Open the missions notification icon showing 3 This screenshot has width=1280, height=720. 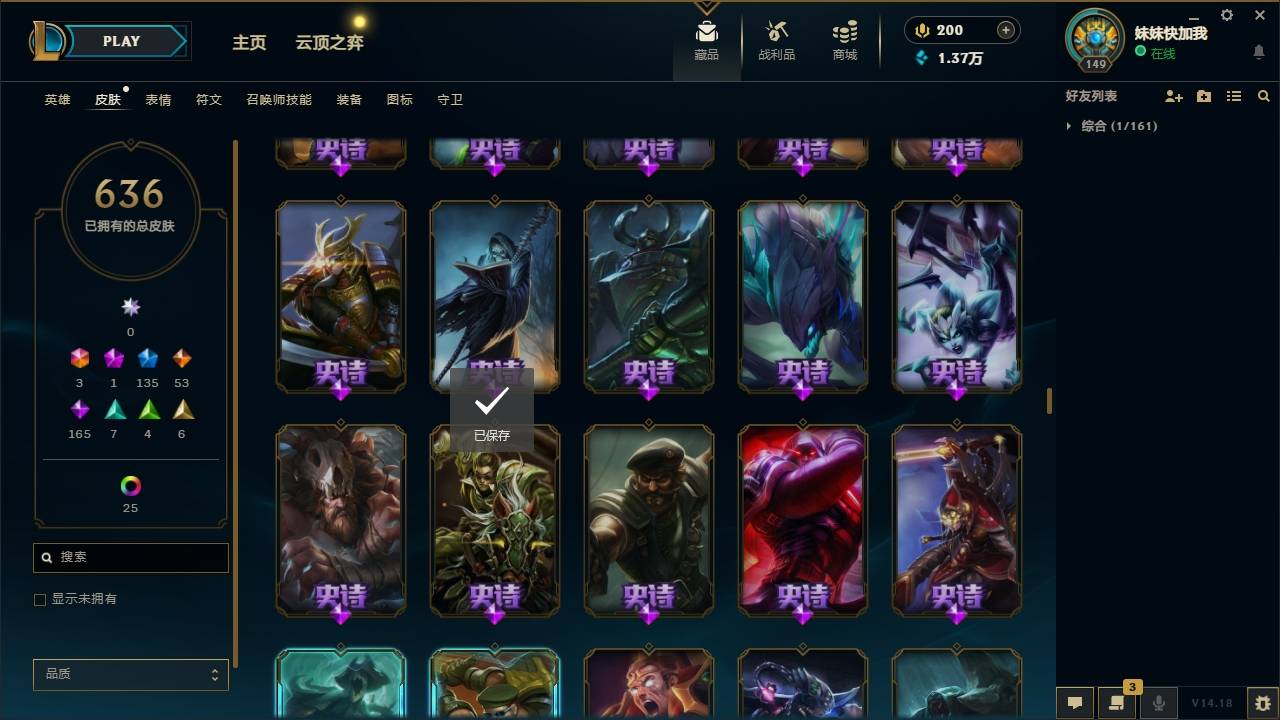point(1118,703)
